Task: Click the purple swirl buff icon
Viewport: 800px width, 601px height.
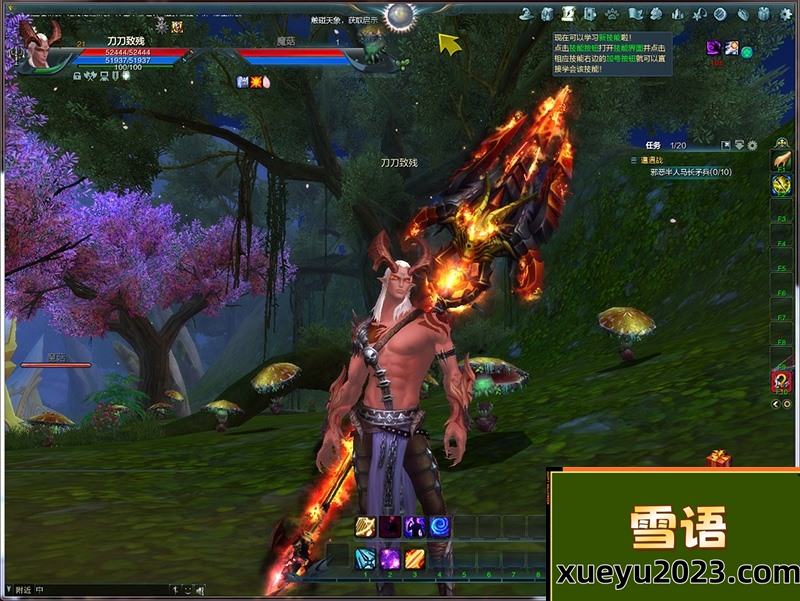Action: coord(714,48)
